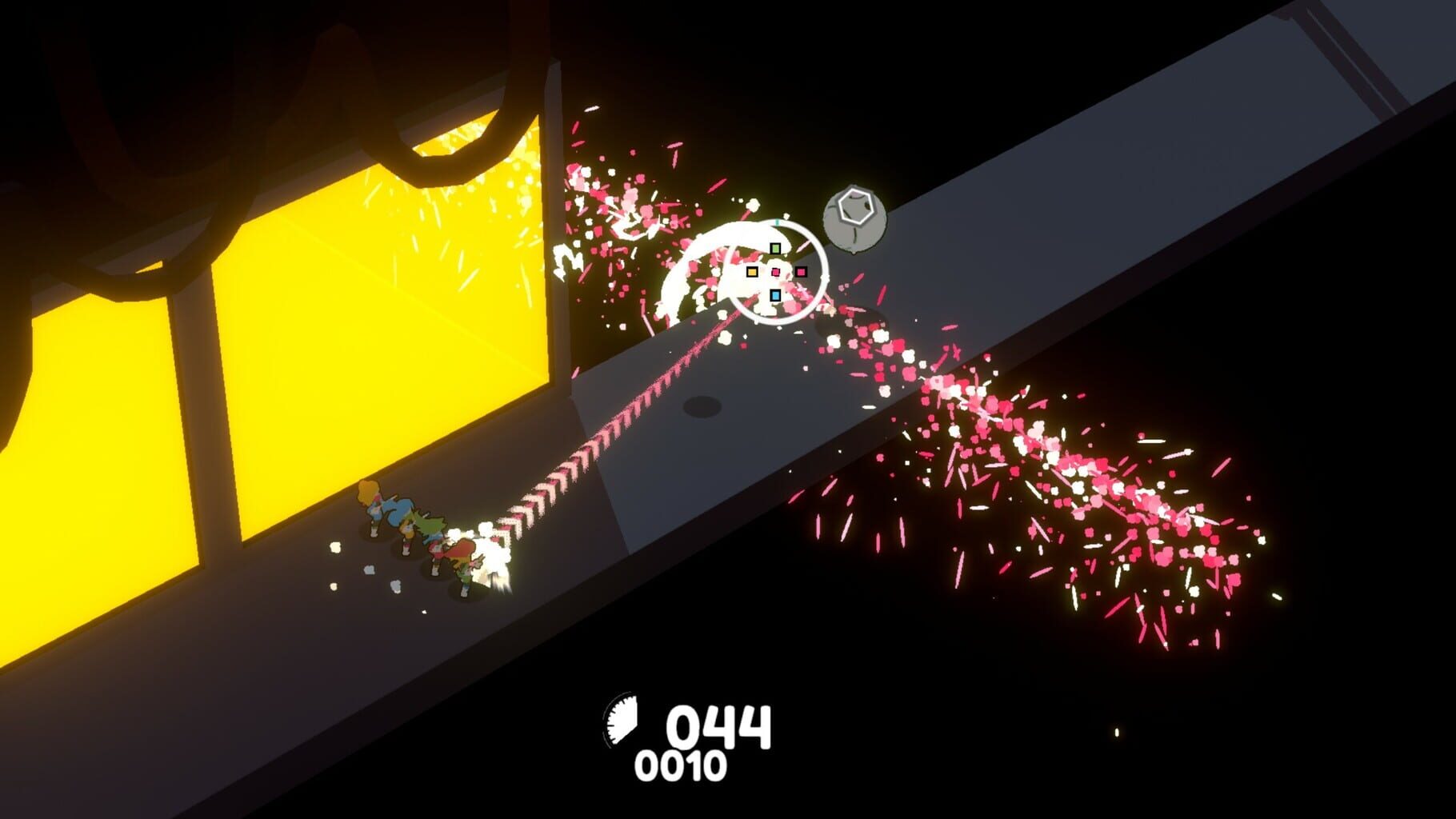Click the green square on the aiming reticle

(x=775, y=248)
